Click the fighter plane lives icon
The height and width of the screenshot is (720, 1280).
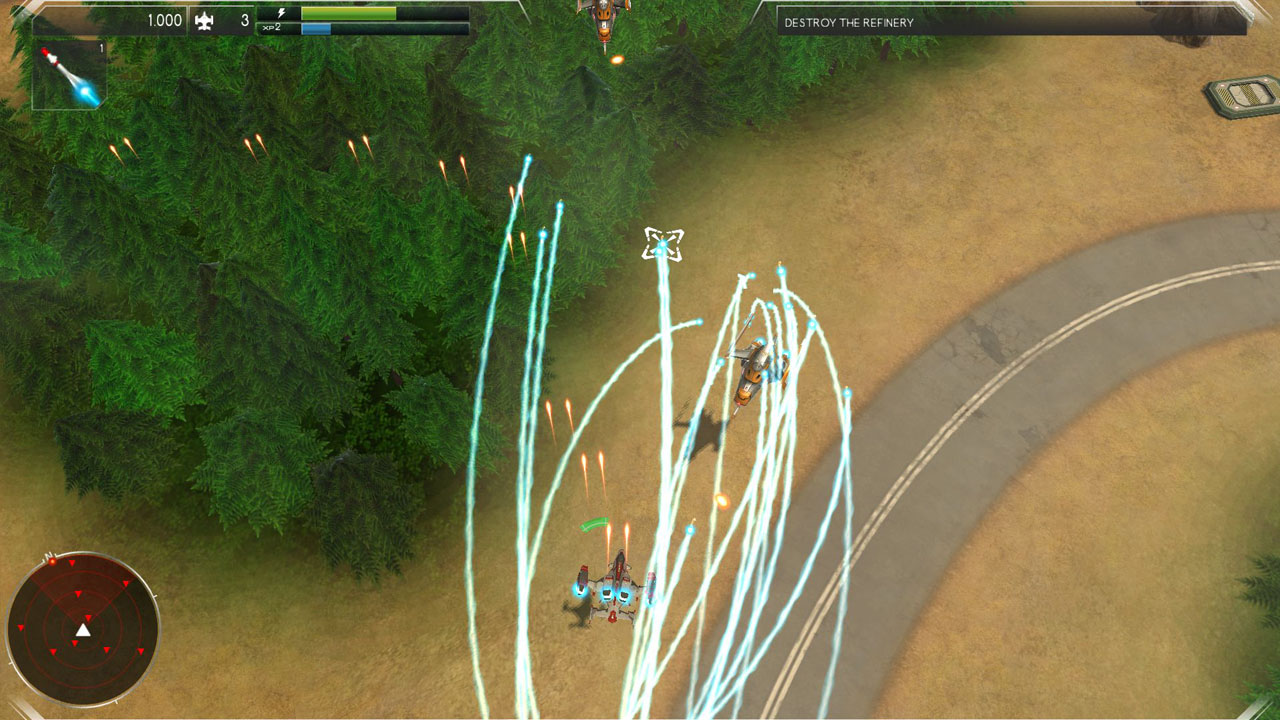204,21
